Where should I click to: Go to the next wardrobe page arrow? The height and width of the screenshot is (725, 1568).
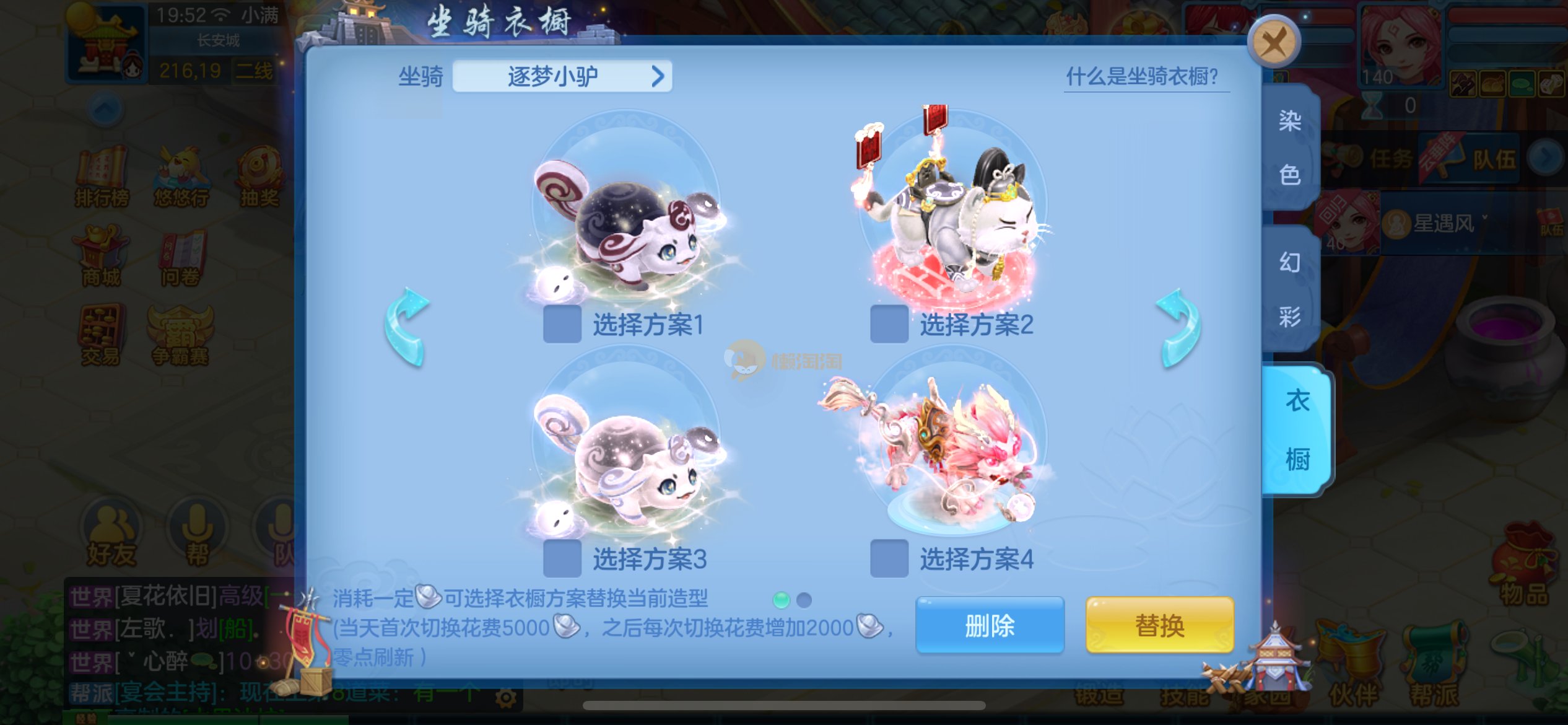(x=1178, y=327)
